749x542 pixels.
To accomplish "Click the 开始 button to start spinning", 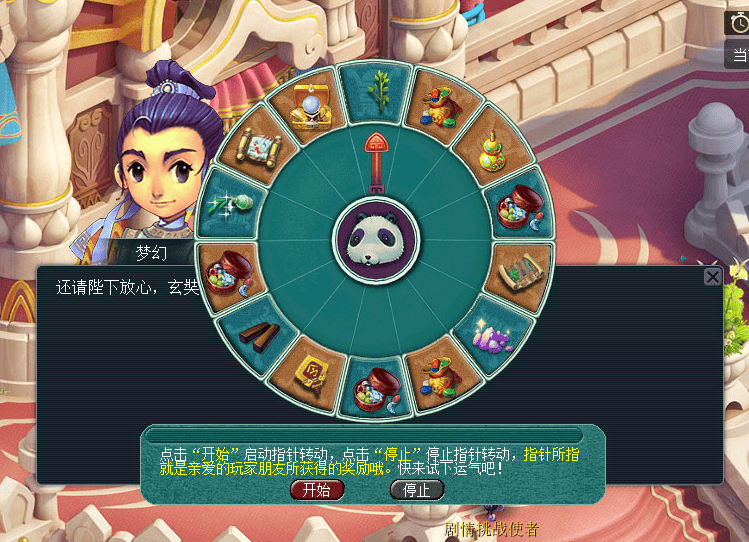I will pos(317,490).
